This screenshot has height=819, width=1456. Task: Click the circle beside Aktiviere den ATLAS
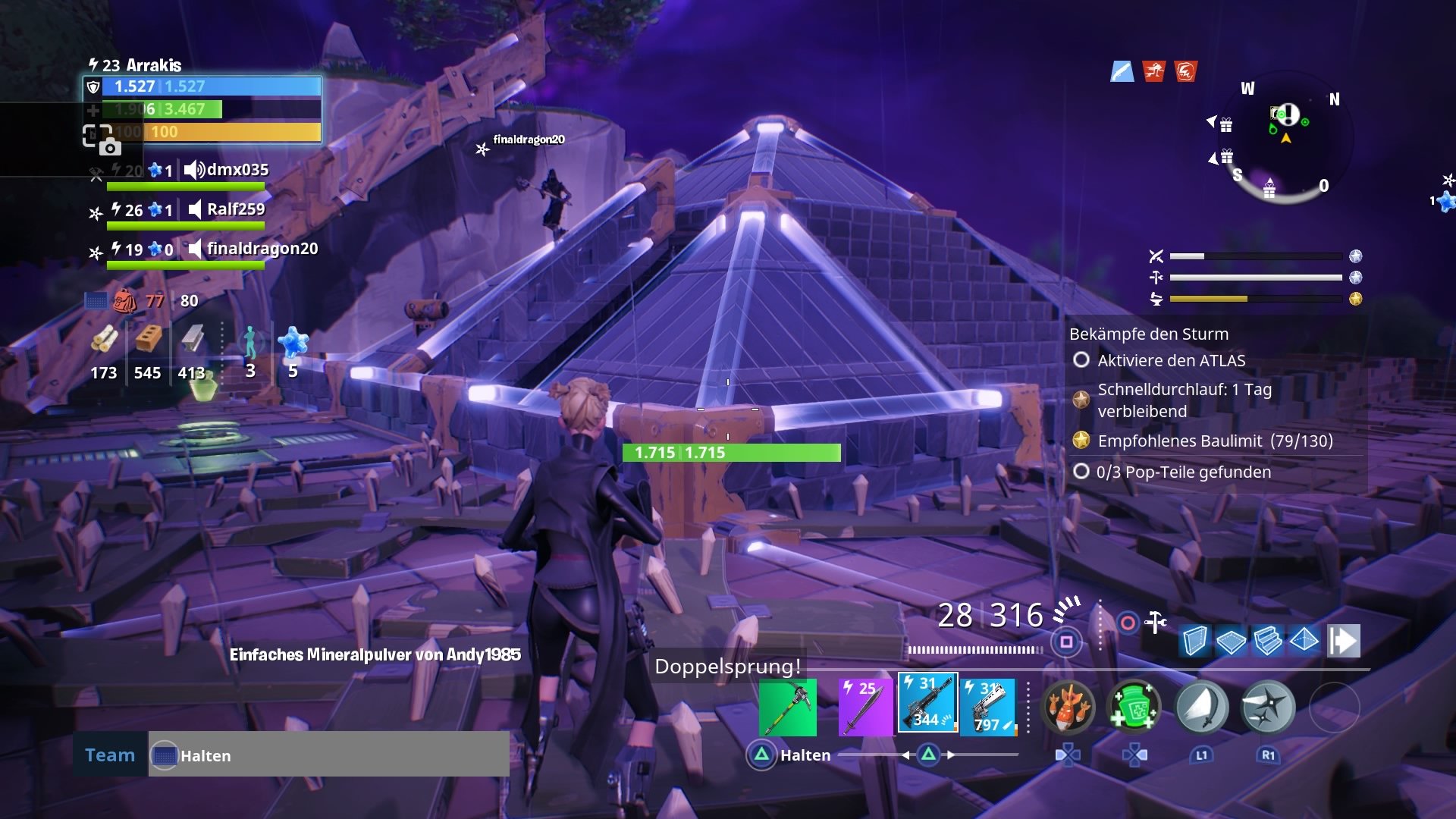coord(1080,361)
